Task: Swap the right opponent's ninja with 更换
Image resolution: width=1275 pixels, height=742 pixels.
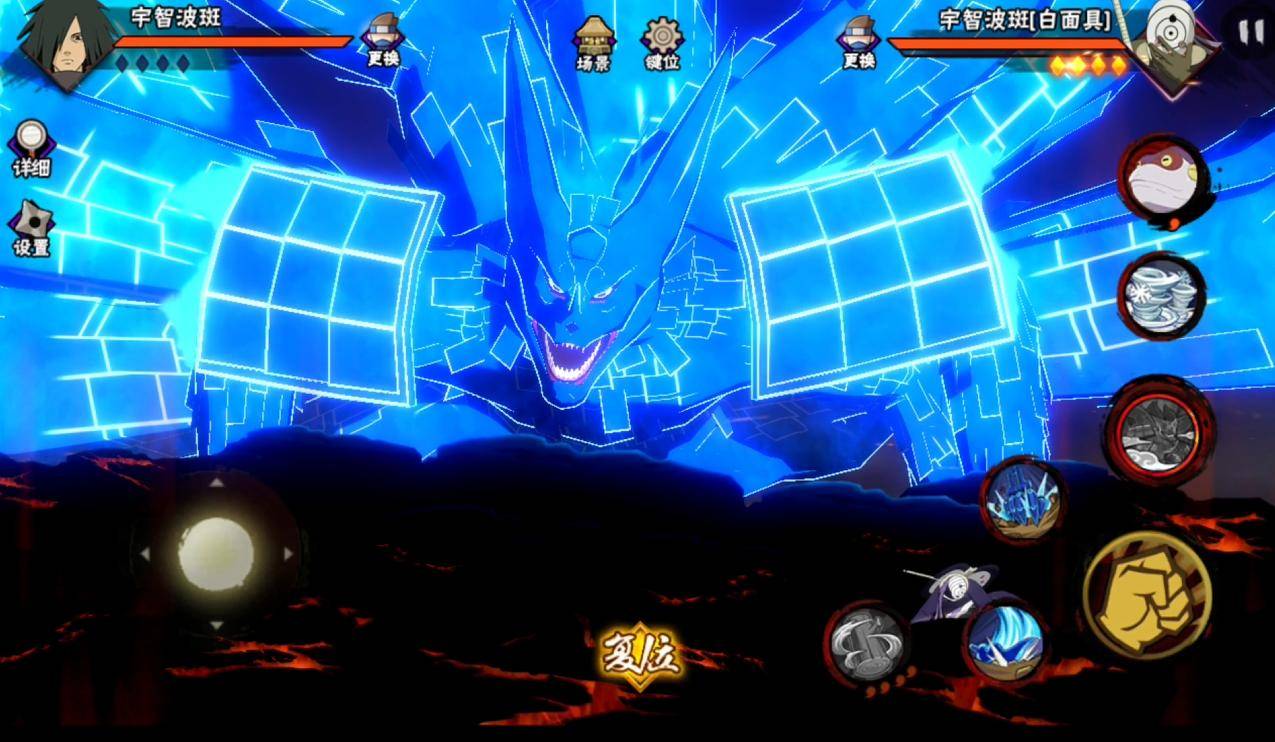Action: pyautogui.click(x=859, y=41)
